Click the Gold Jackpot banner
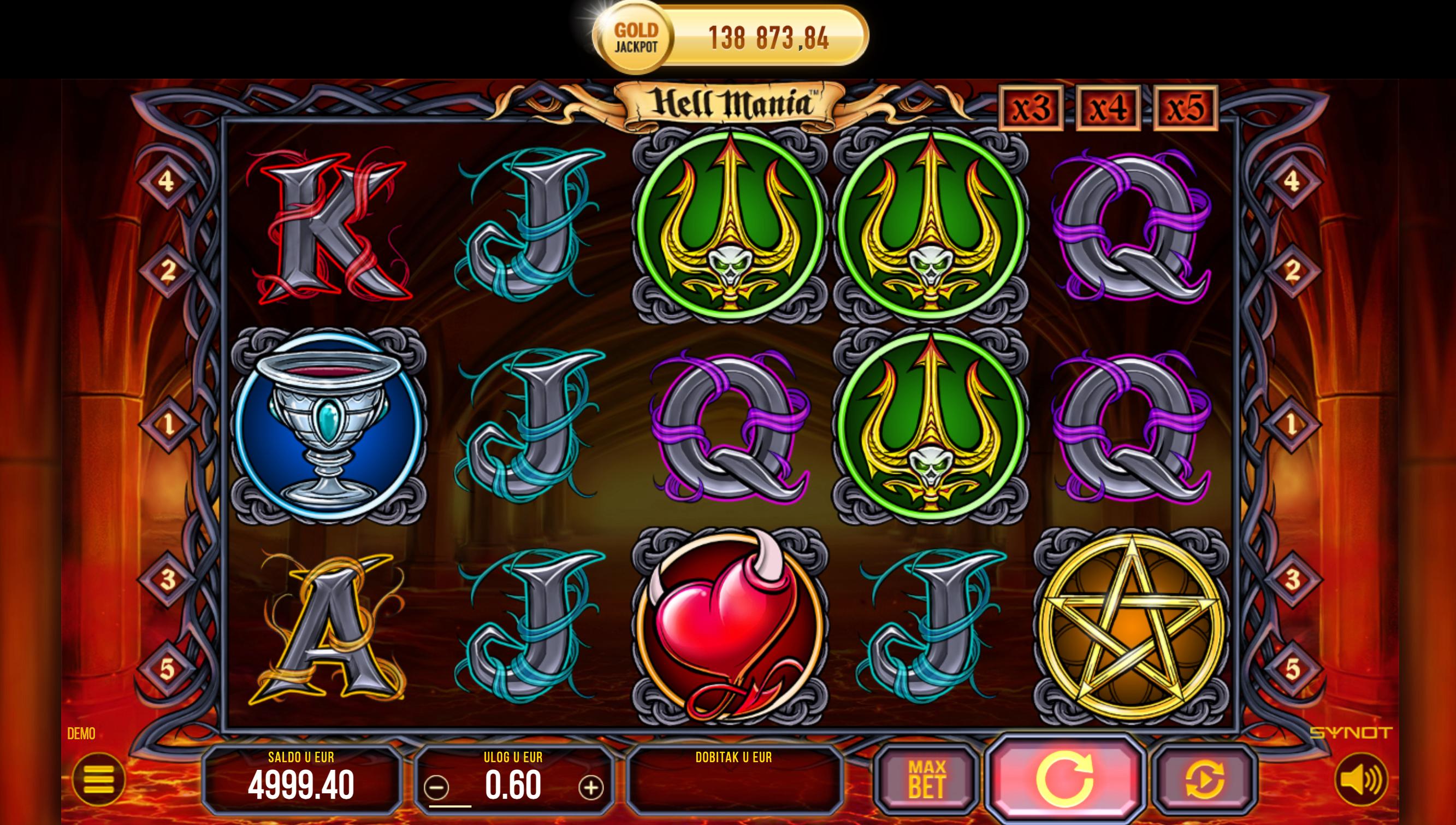This screenshot has height=825, width=1456. [x=730, y=37]
